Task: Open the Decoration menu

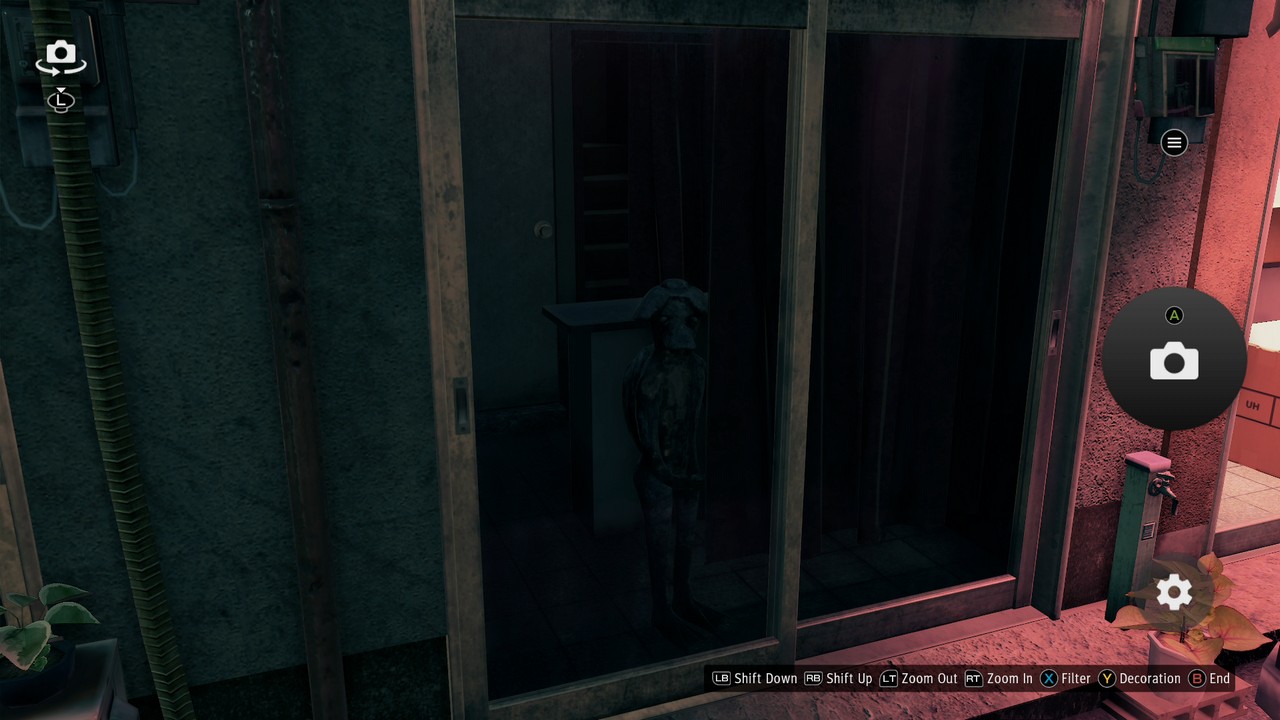Action: click(x=1148, y=678)
